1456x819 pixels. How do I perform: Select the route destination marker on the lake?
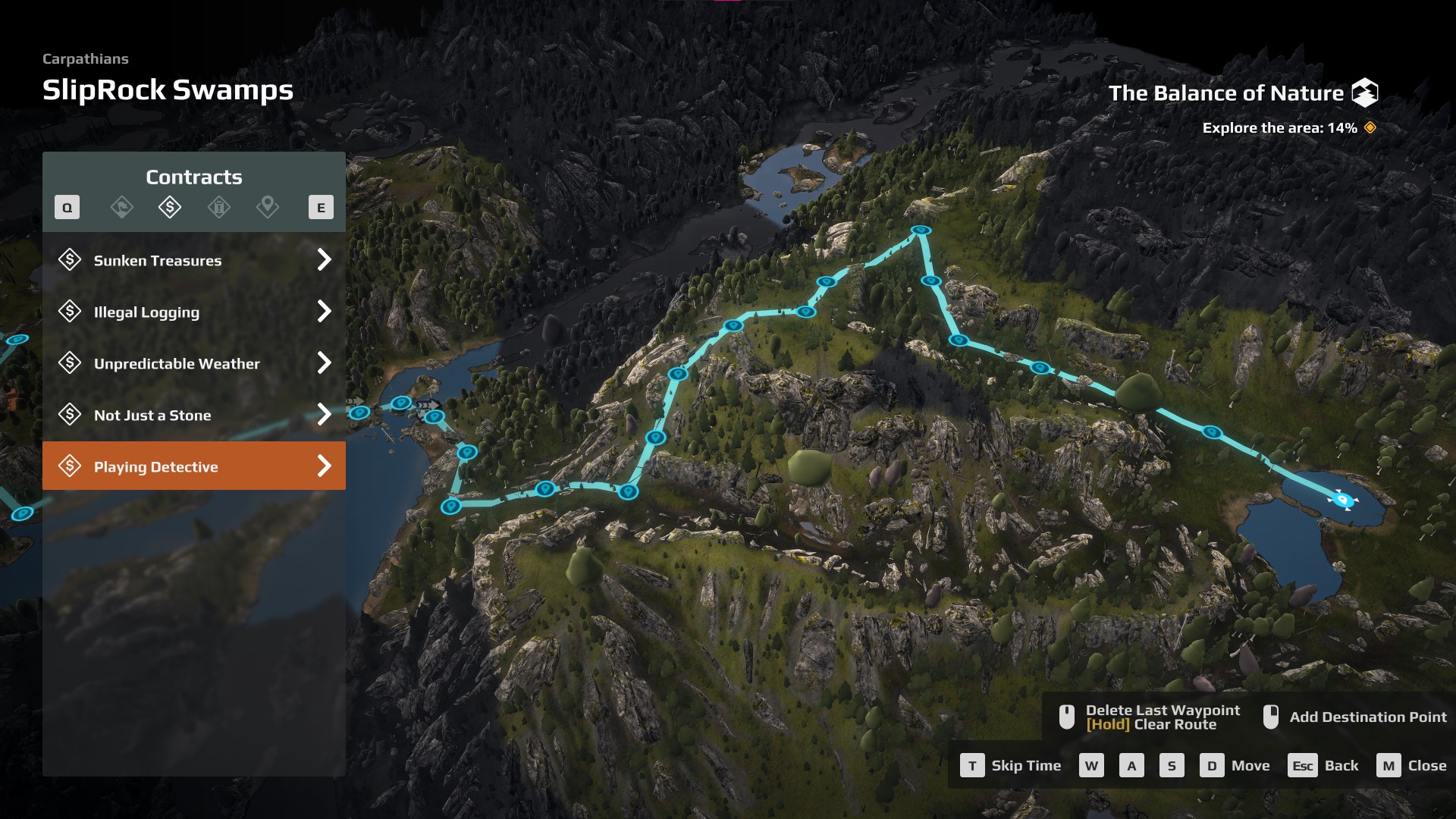(1341, 500)
